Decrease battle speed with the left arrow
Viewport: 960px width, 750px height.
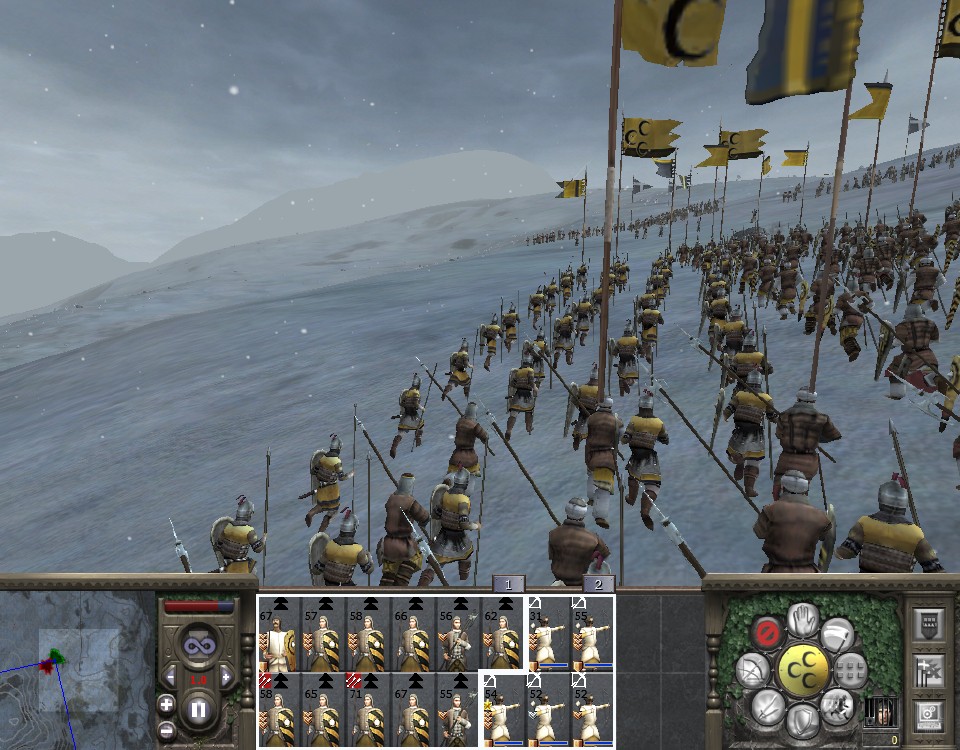click(x=171, y=678)
